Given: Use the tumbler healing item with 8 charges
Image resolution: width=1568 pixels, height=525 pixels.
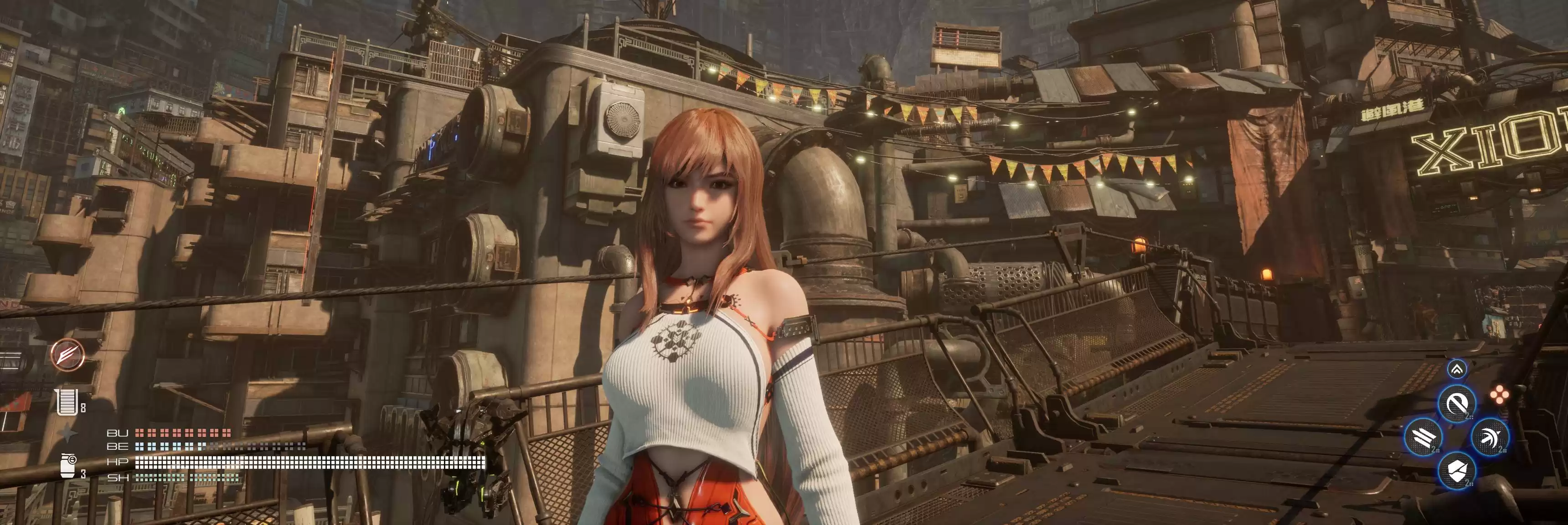Looking at the screenshot, I should click(x=66, y=402).
